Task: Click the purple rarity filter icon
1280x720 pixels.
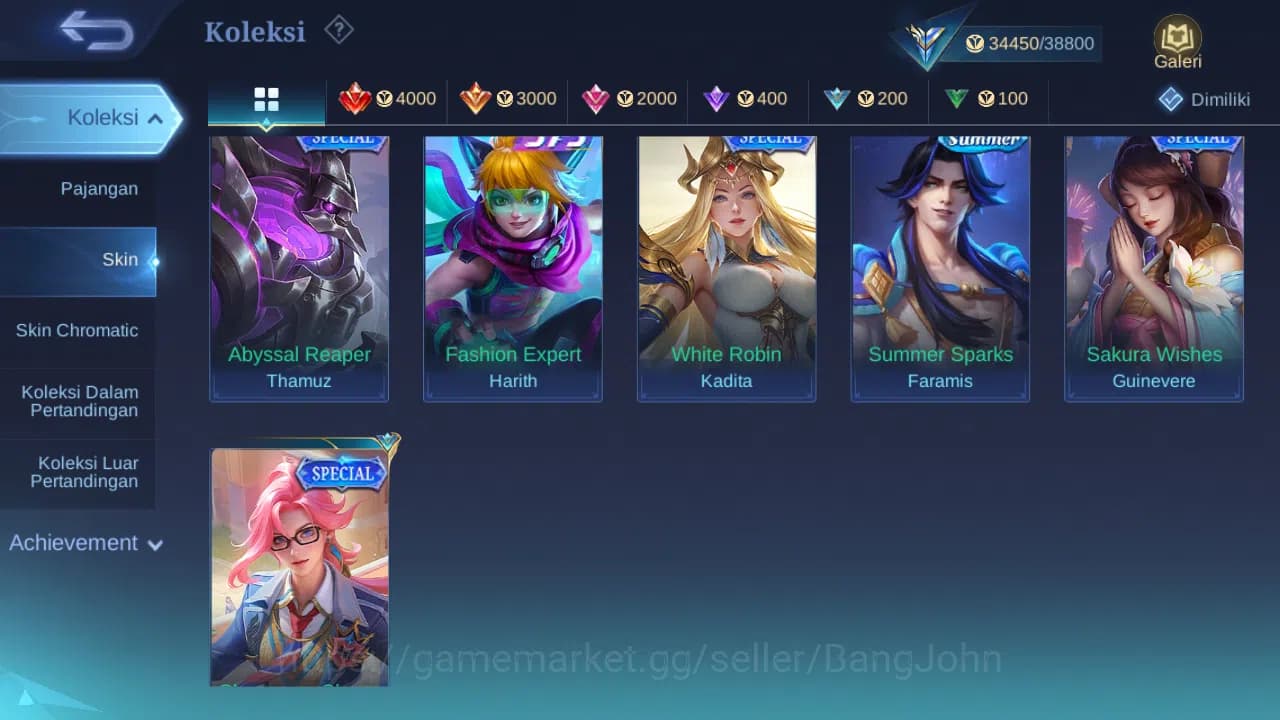Action: (717, 99)
